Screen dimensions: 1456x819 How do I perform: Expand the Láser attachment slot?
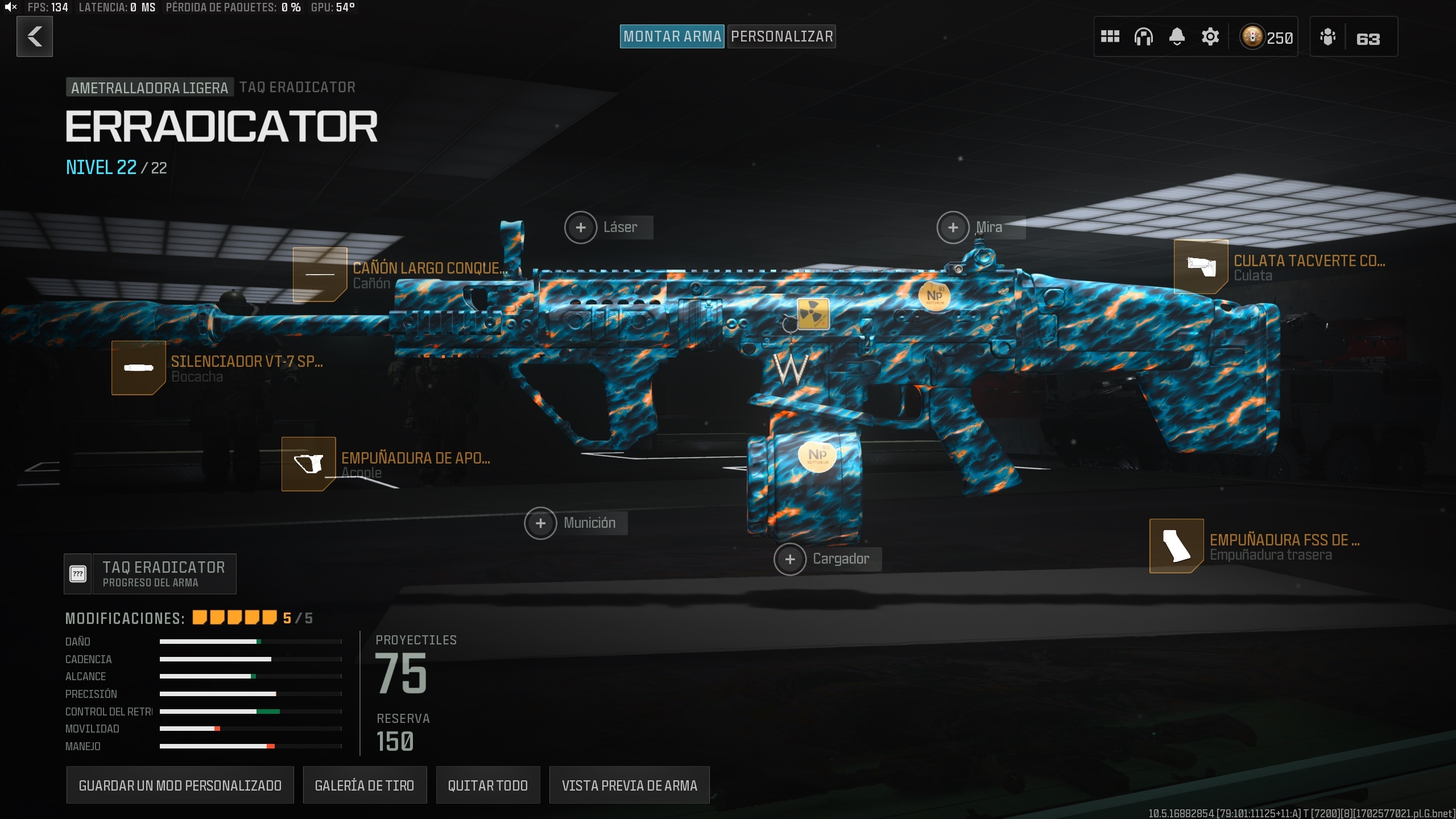(581, 227)
